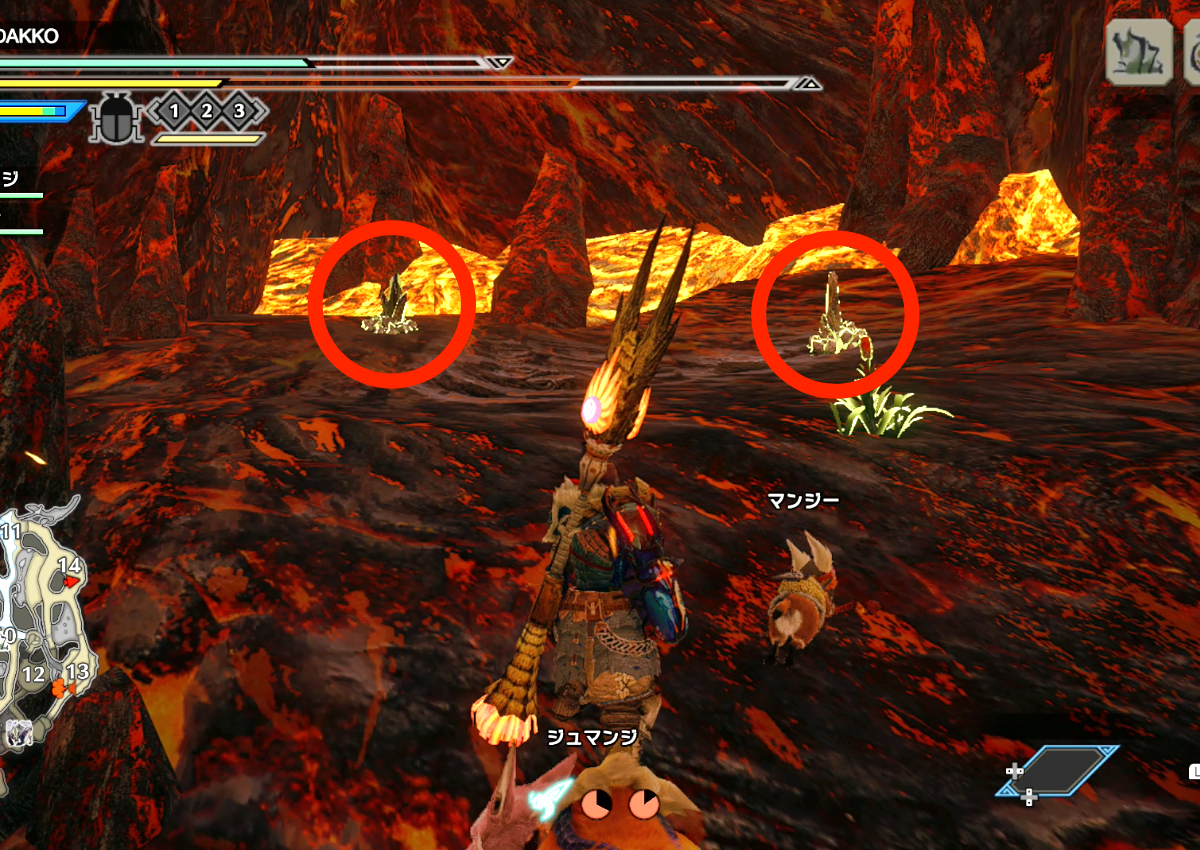The image size is (1200, 850).
Task: Select the target monster icon at top right
Action: (1139, 51)
